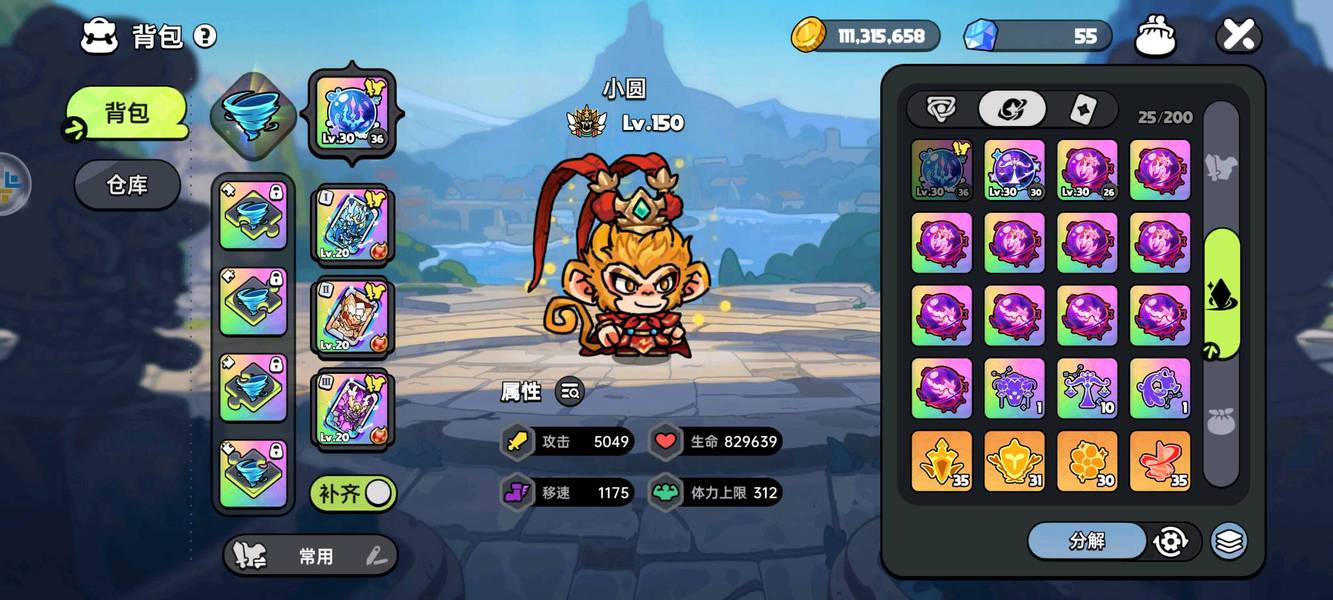1333x600 pixels.
Task: Click the swap icon beside 分解
Action: click(x=1170, y=541)
